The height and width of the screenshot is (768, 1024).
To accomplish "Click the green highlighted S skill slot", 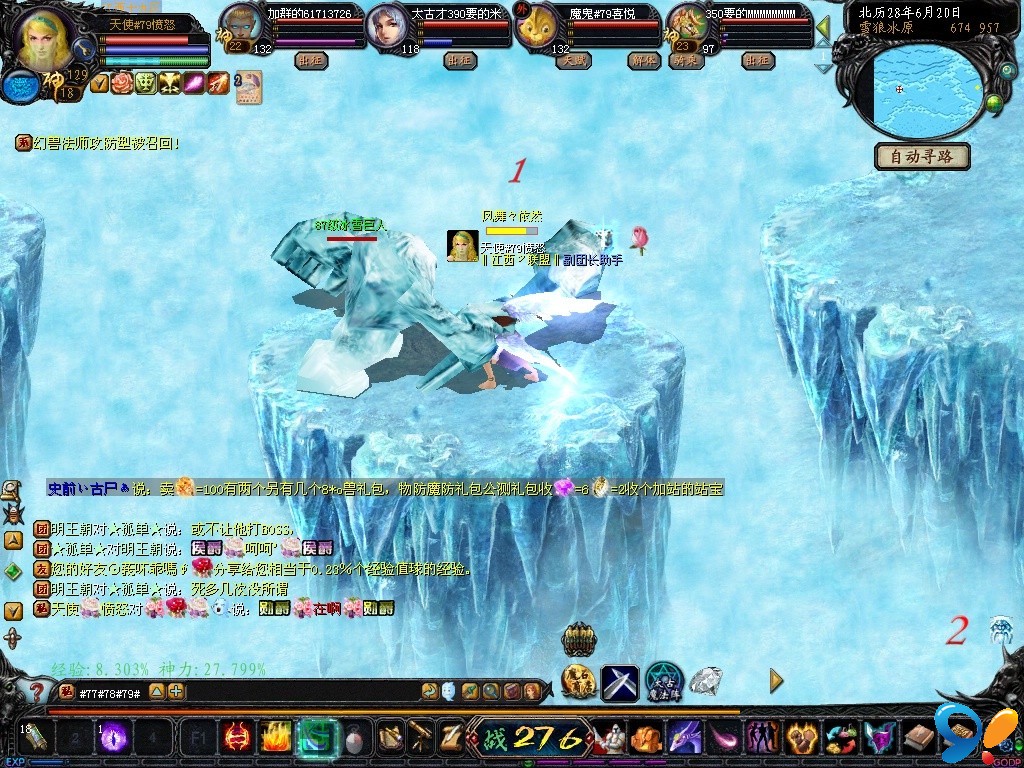I will pyautogui.click(x=315, y=737).
